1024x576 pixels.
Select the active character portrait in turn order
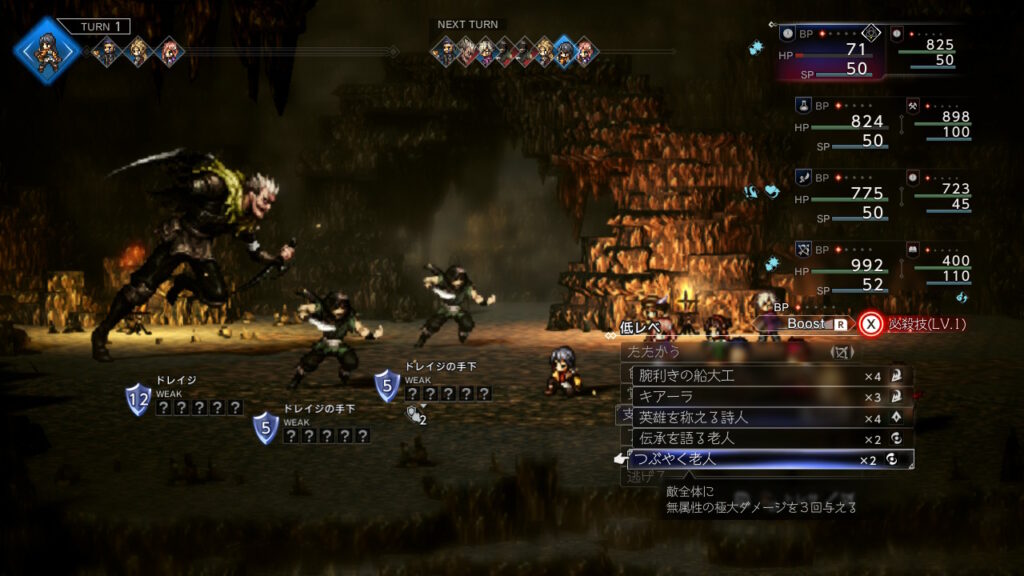coord(46,49)
